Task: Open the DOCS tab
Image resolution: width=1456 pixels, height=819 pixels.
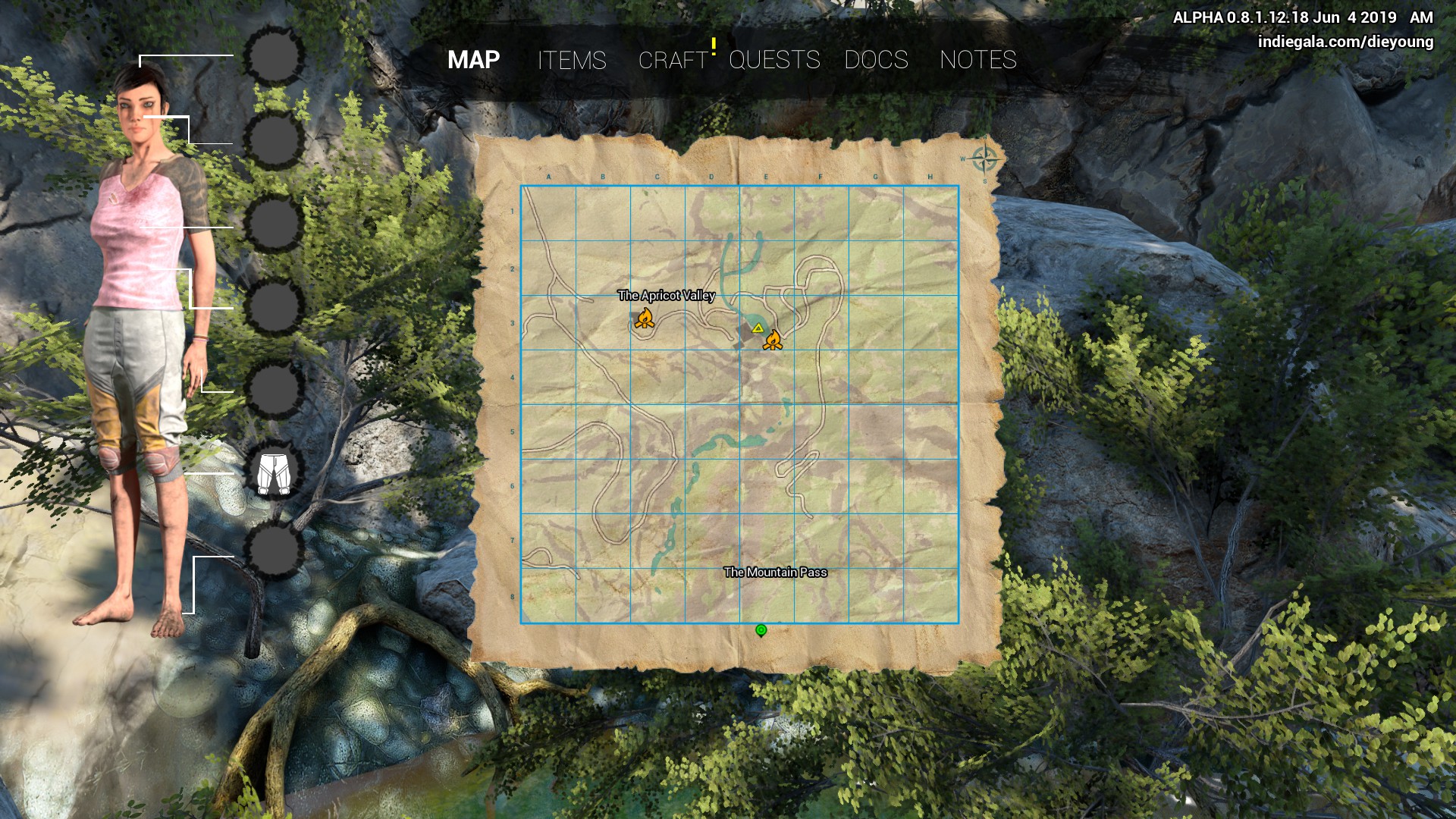Action: (876, 60)
